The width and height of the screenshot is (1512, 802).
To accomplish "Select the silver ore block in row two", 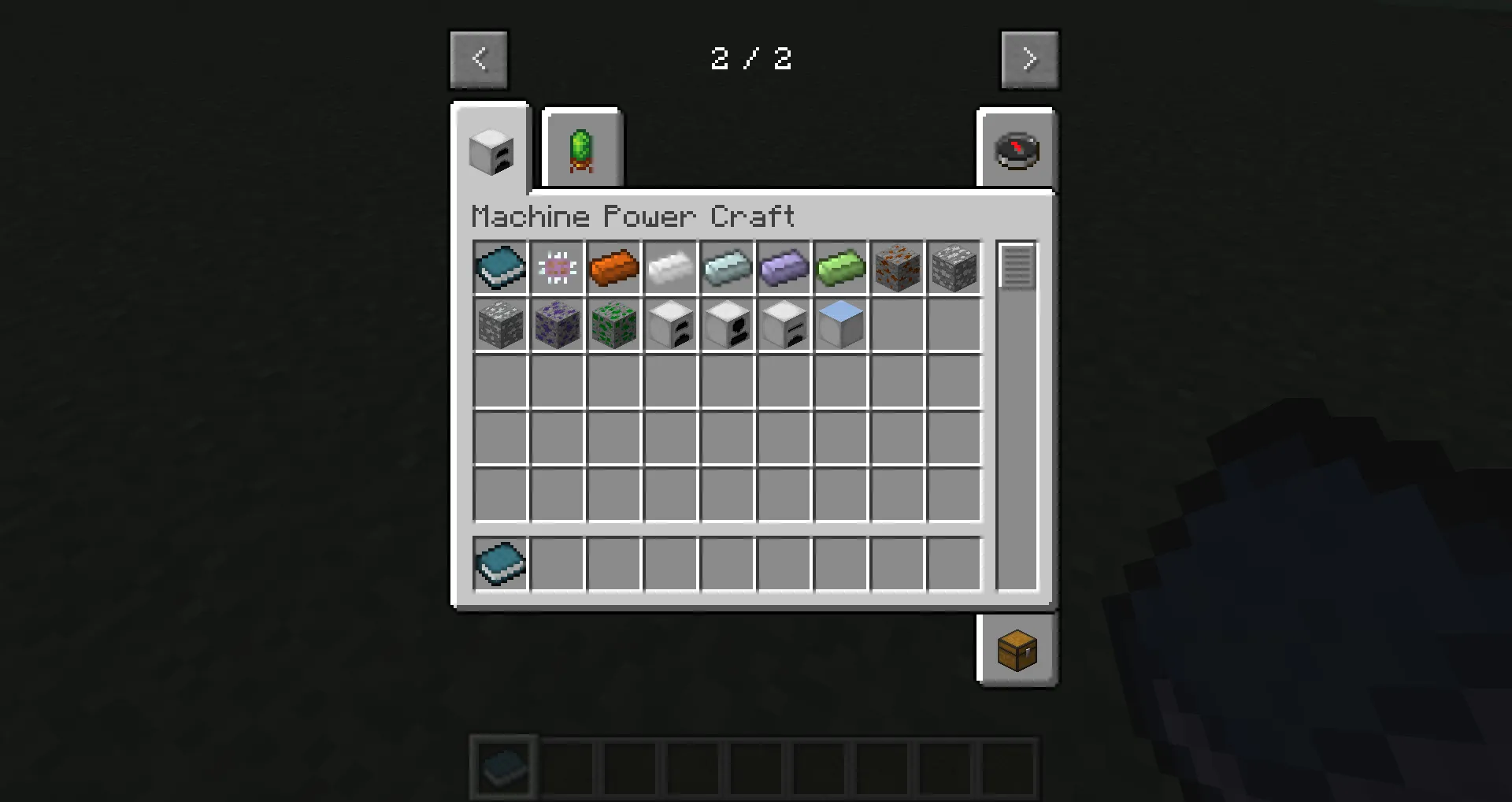I will click(x=501, y=325).
